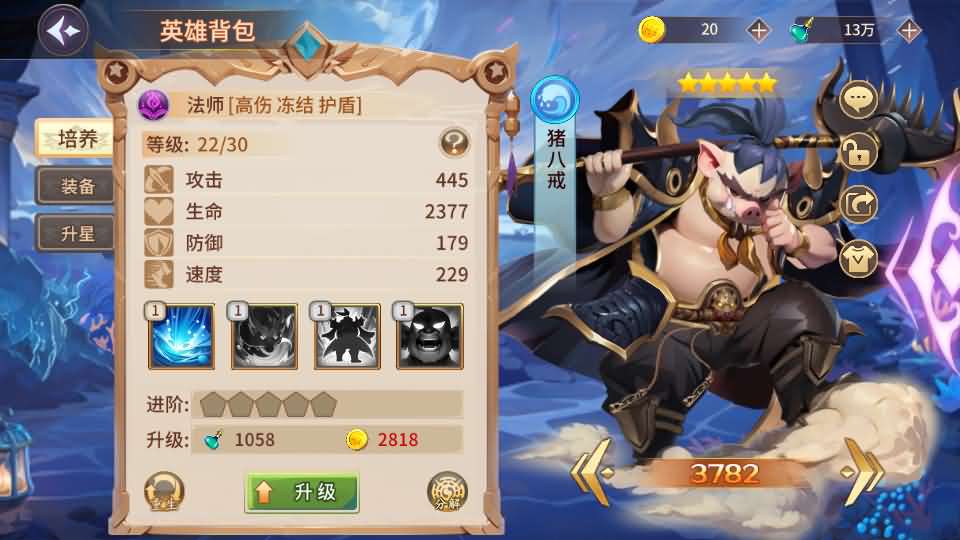Click the green 升级 level-up button

302,491
